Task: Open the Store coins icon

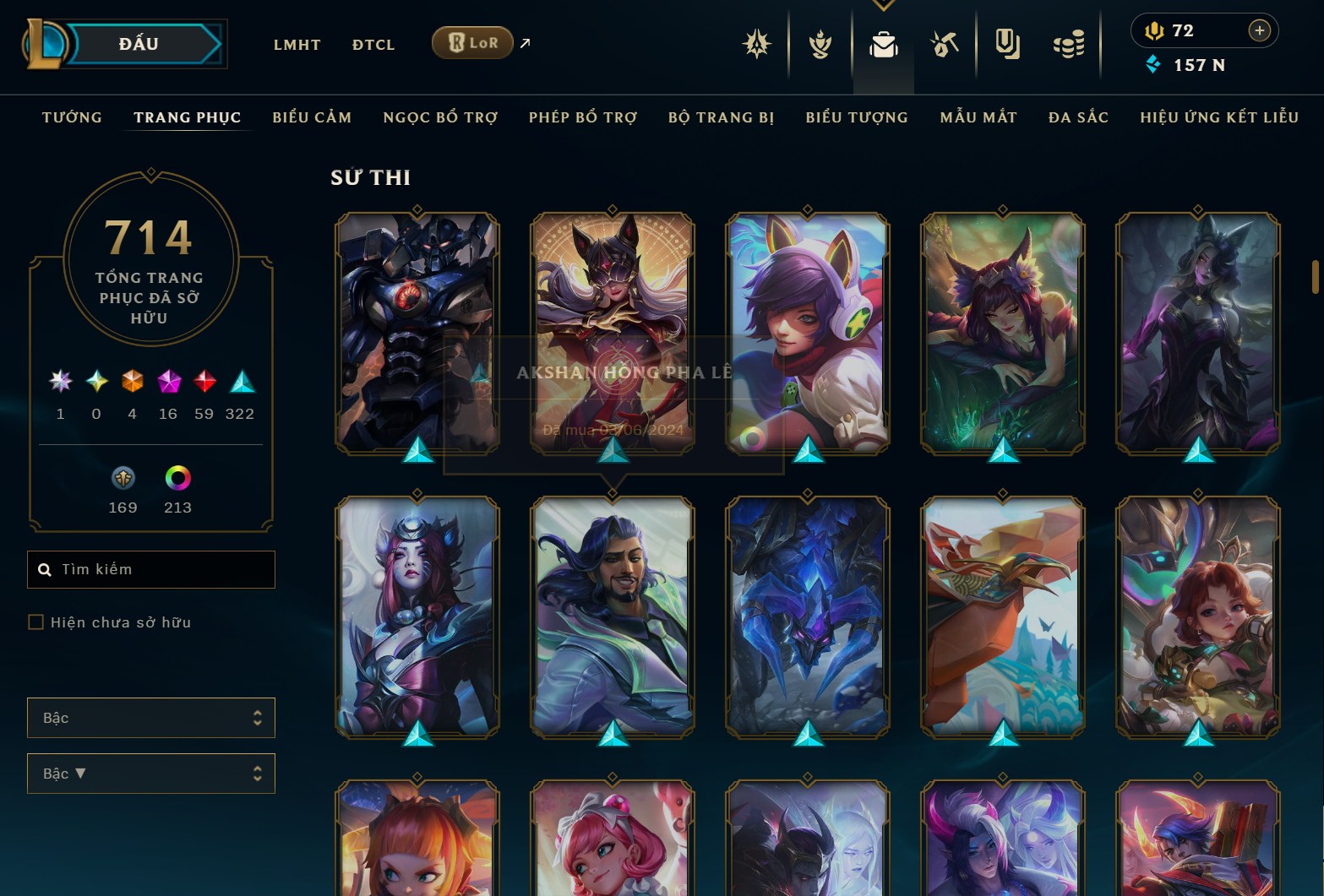Action: (x=1067, y=46)
